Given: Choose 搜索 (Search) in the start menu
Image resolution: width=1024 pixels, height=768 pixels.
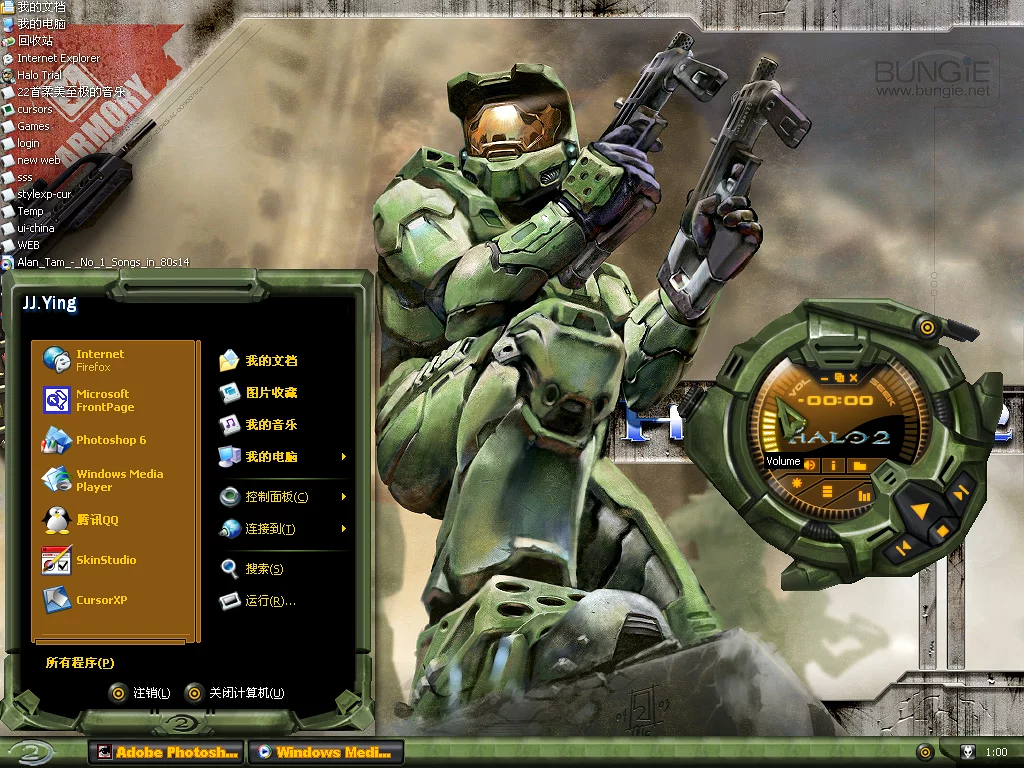Looking at the screenshot, I should [263, 569].
